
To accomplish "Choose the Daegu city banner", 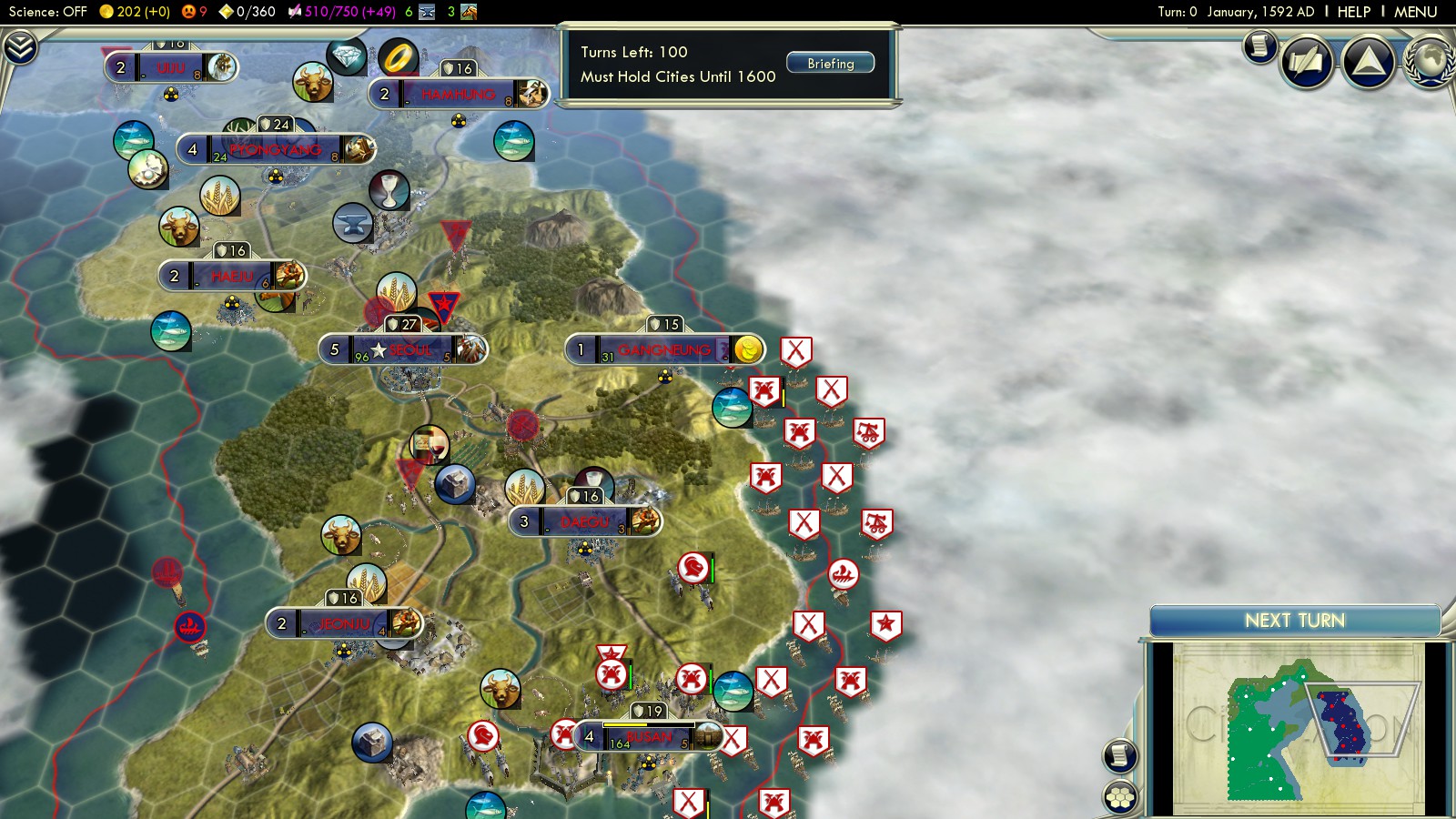I will pos(584,521).
